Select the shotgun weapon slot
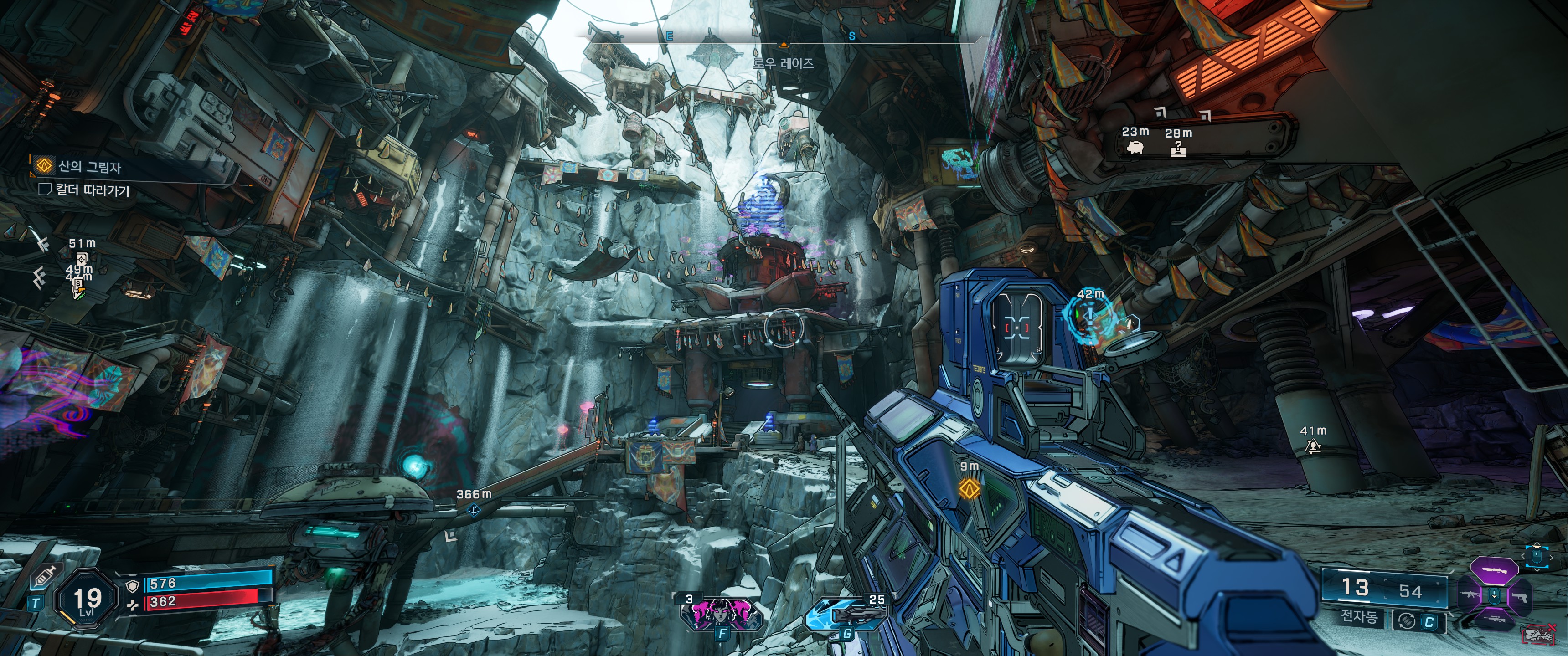Viewport: 1568px width, 656px height. pos(1494,571)
